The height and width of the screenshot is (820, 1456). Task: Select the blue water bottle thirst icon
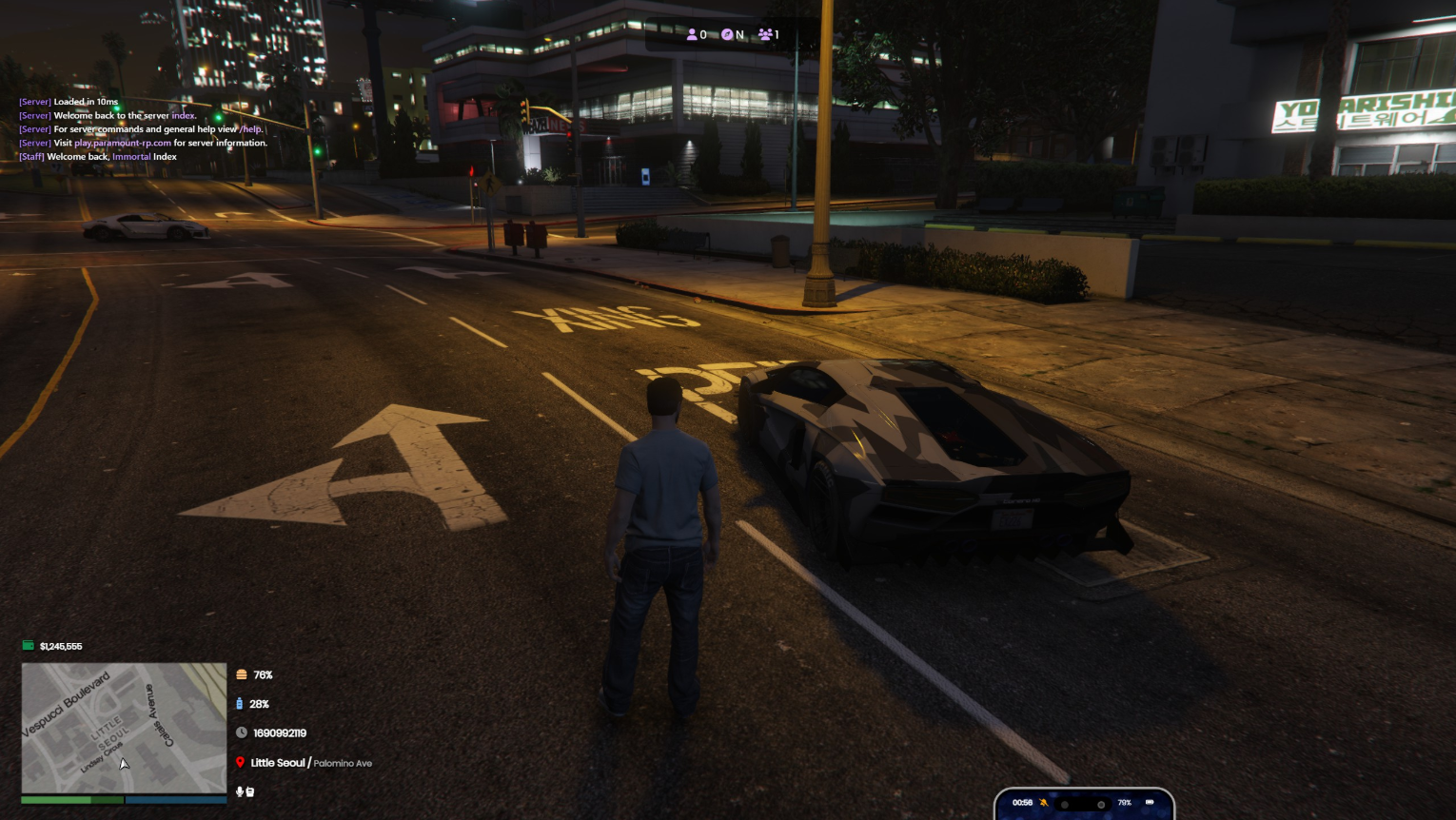tap(239, 704)
